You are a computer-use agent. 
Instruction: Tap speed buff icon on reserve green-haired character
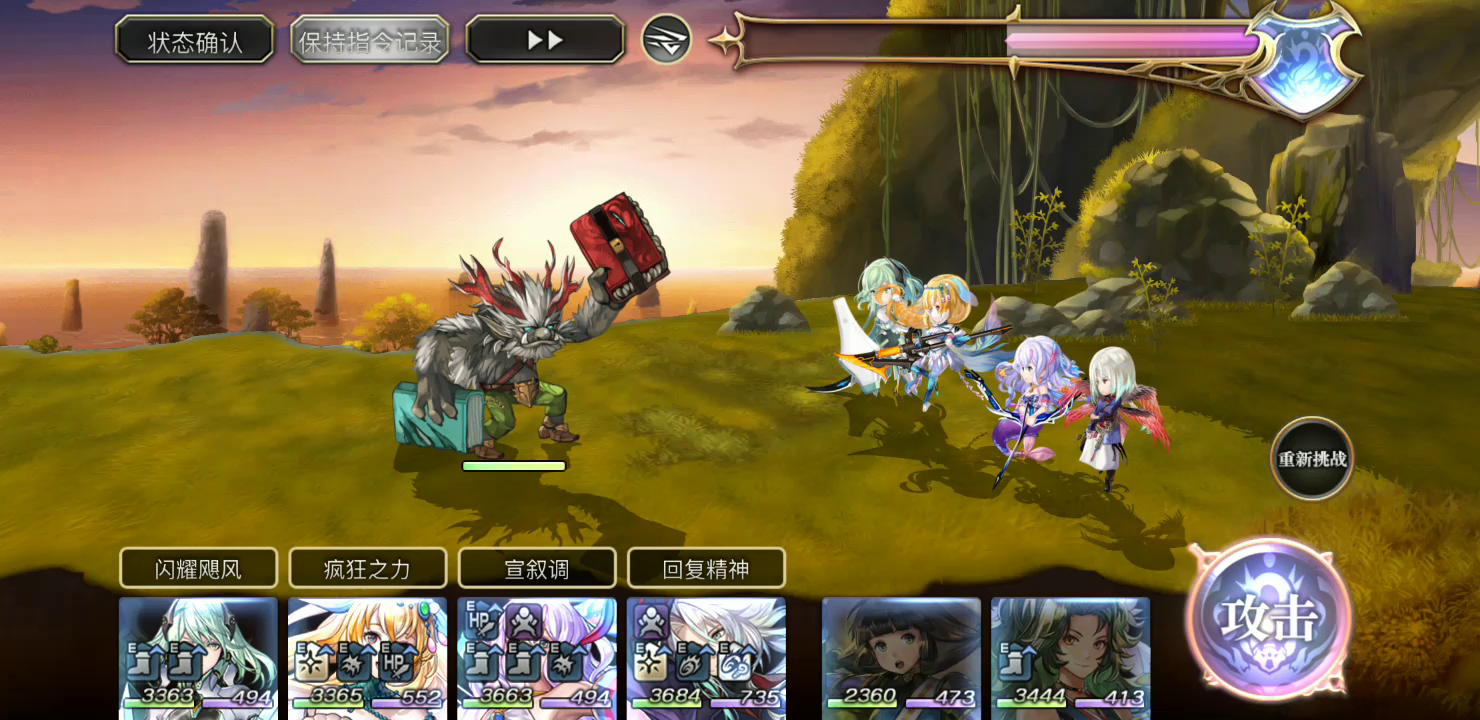[1015, 662]
